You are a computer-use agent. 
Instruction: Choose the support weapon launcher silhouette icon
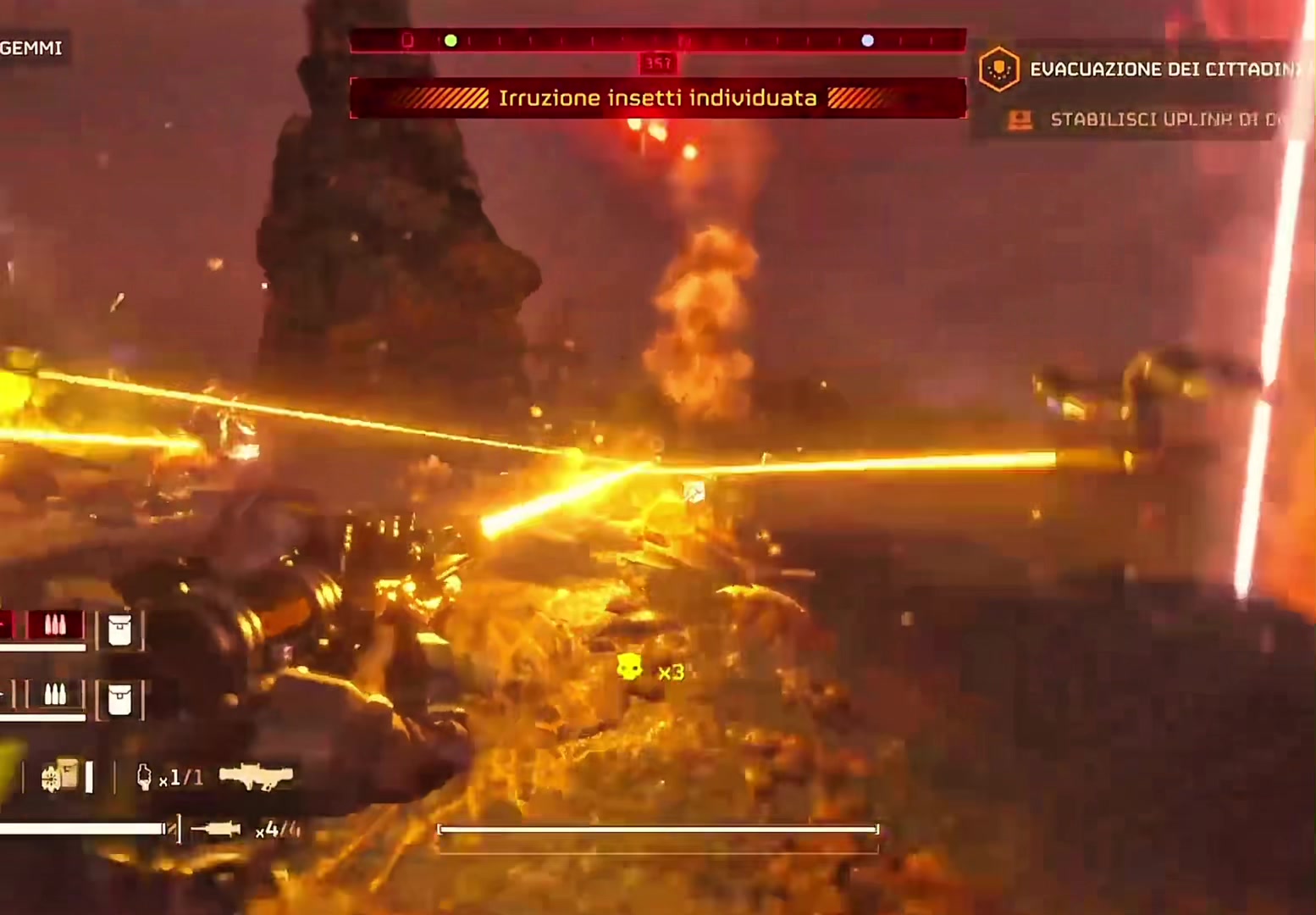click(x=256, y=776)
